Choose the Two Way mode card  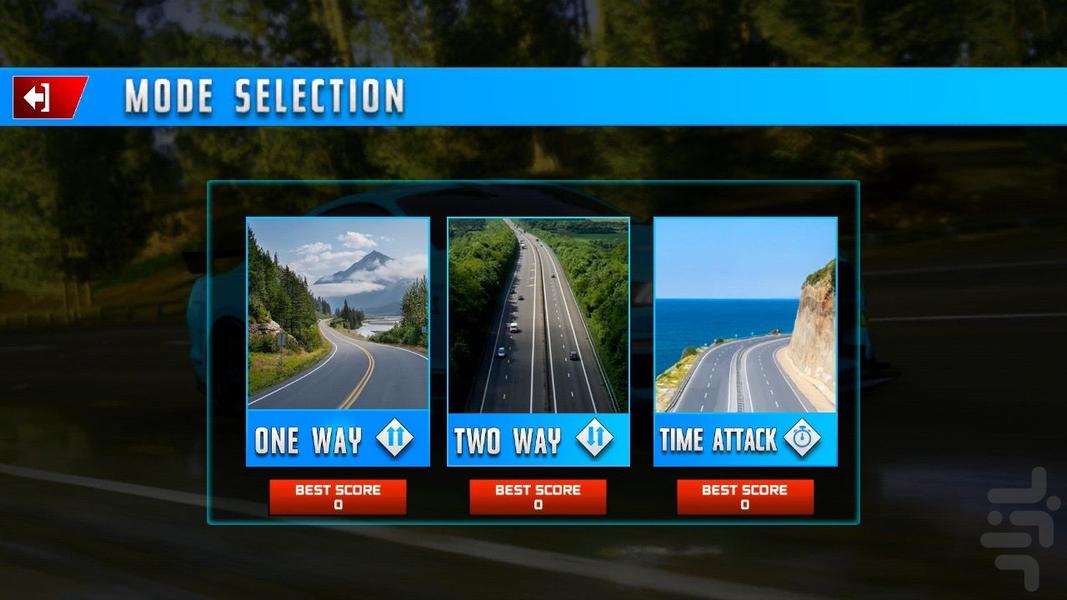click(x=538, y=341)
